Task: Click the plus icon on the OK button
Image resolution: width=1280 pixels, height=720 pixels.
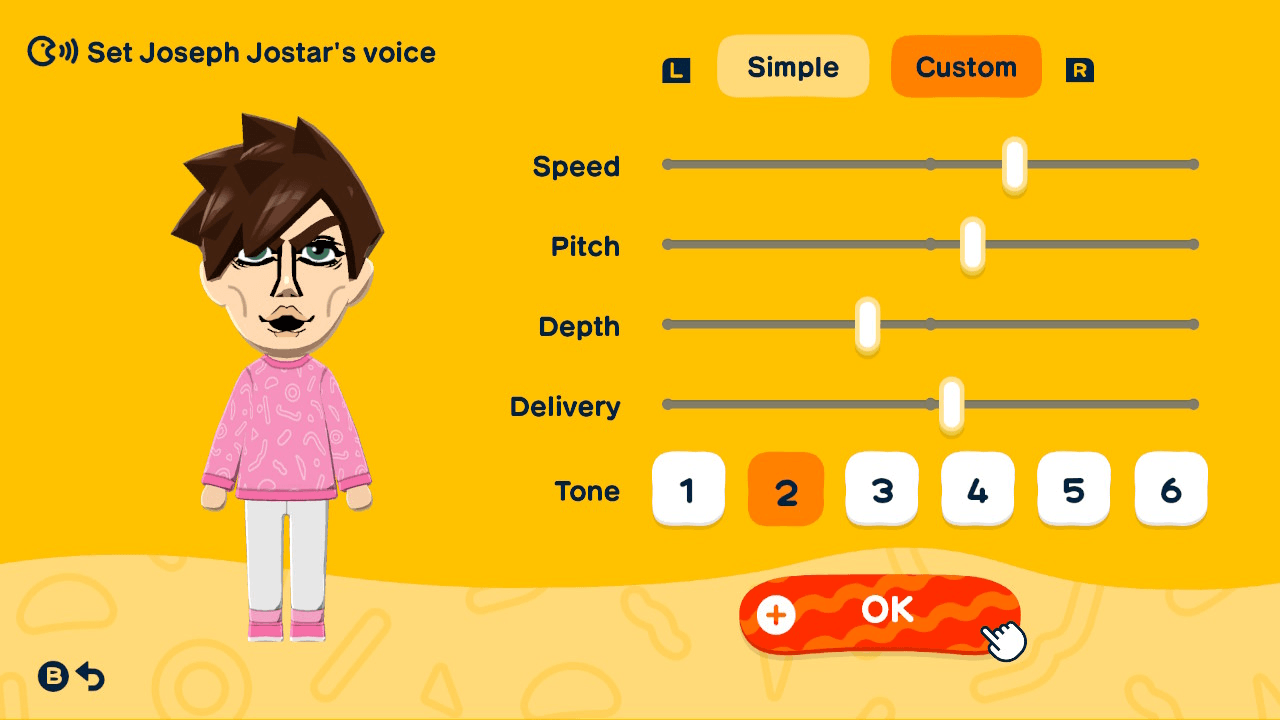Action: click(775, 616)
